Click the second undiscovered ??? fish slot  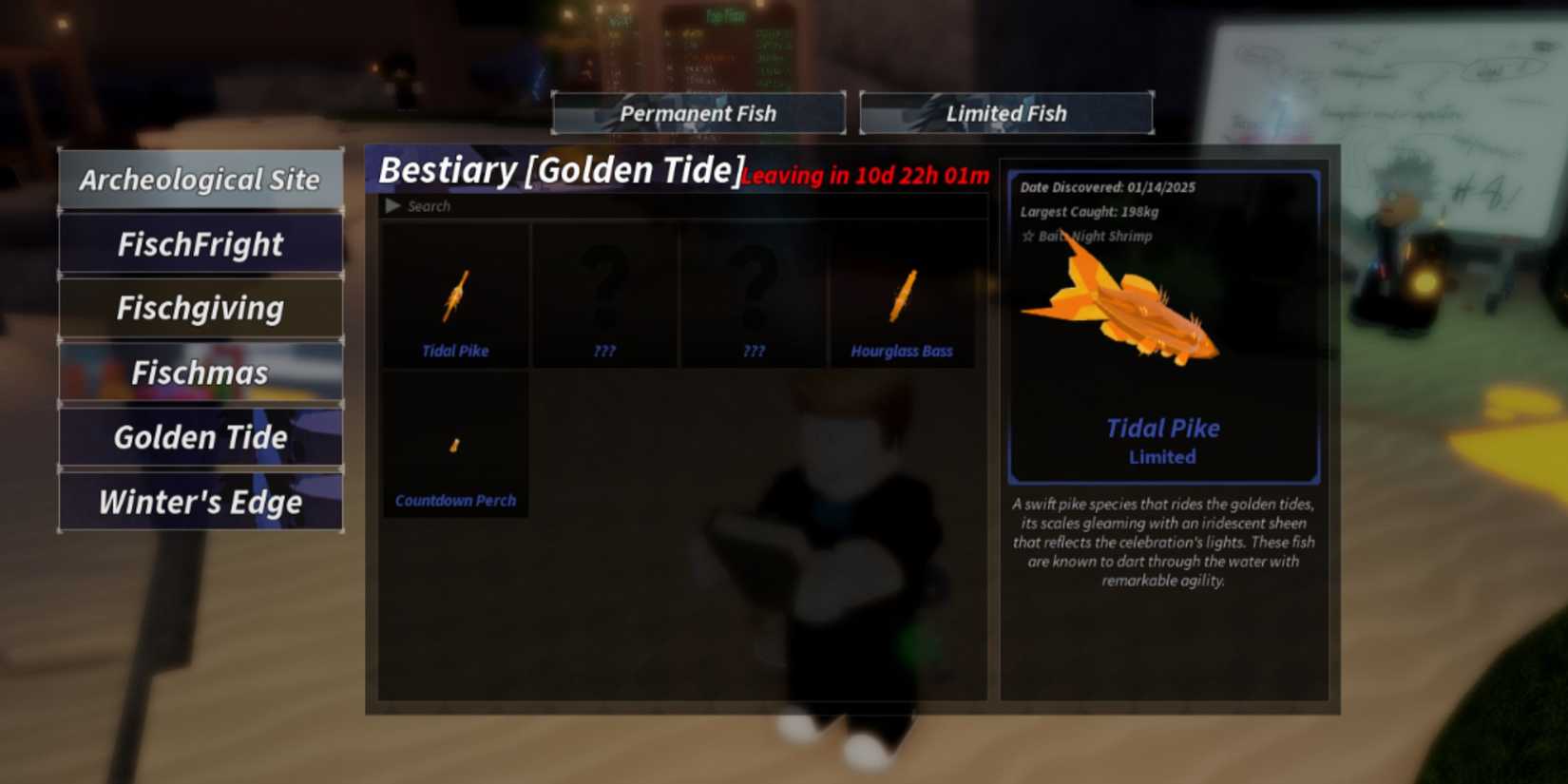tap(754, 295)
